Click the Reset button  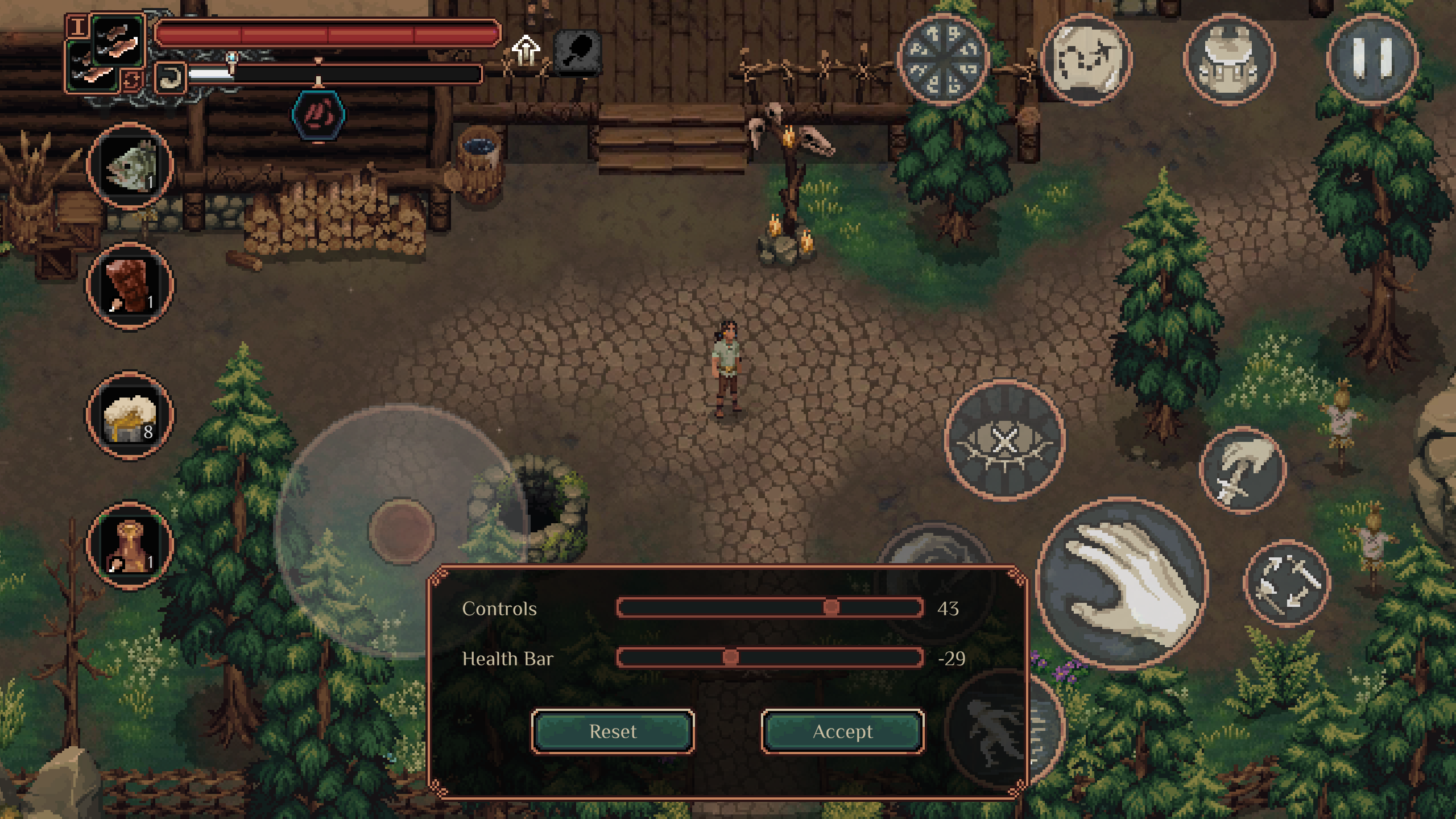tap(613, 731)
